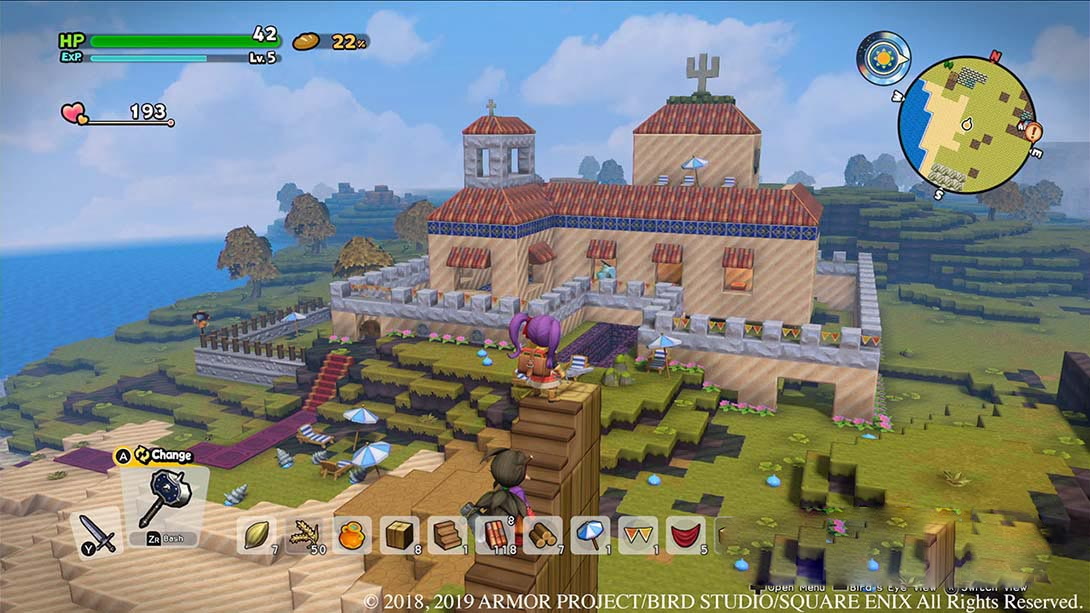Select the orange pot item
This screenshot has width=1090, height=613.
tap(352, 535)
